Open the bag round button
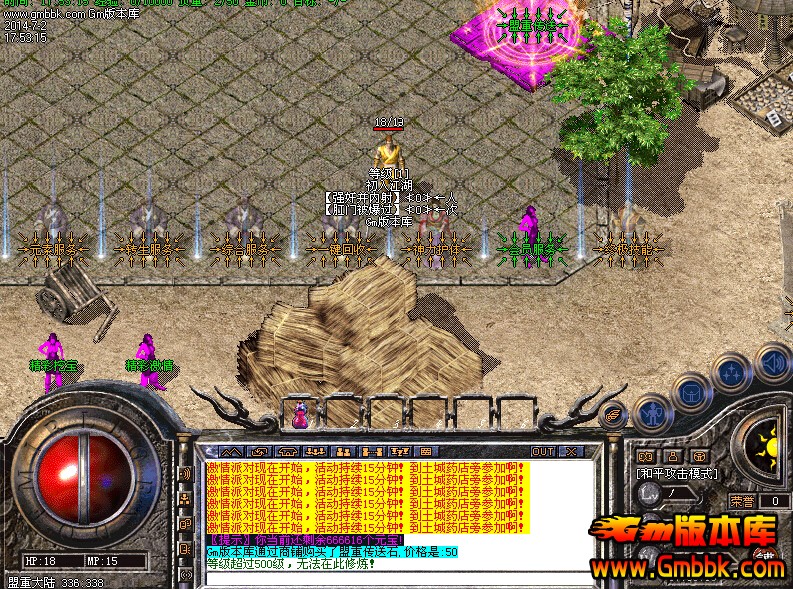Viewport: 793px width, 589px height. pyautogui.click(x=691, y=391)
